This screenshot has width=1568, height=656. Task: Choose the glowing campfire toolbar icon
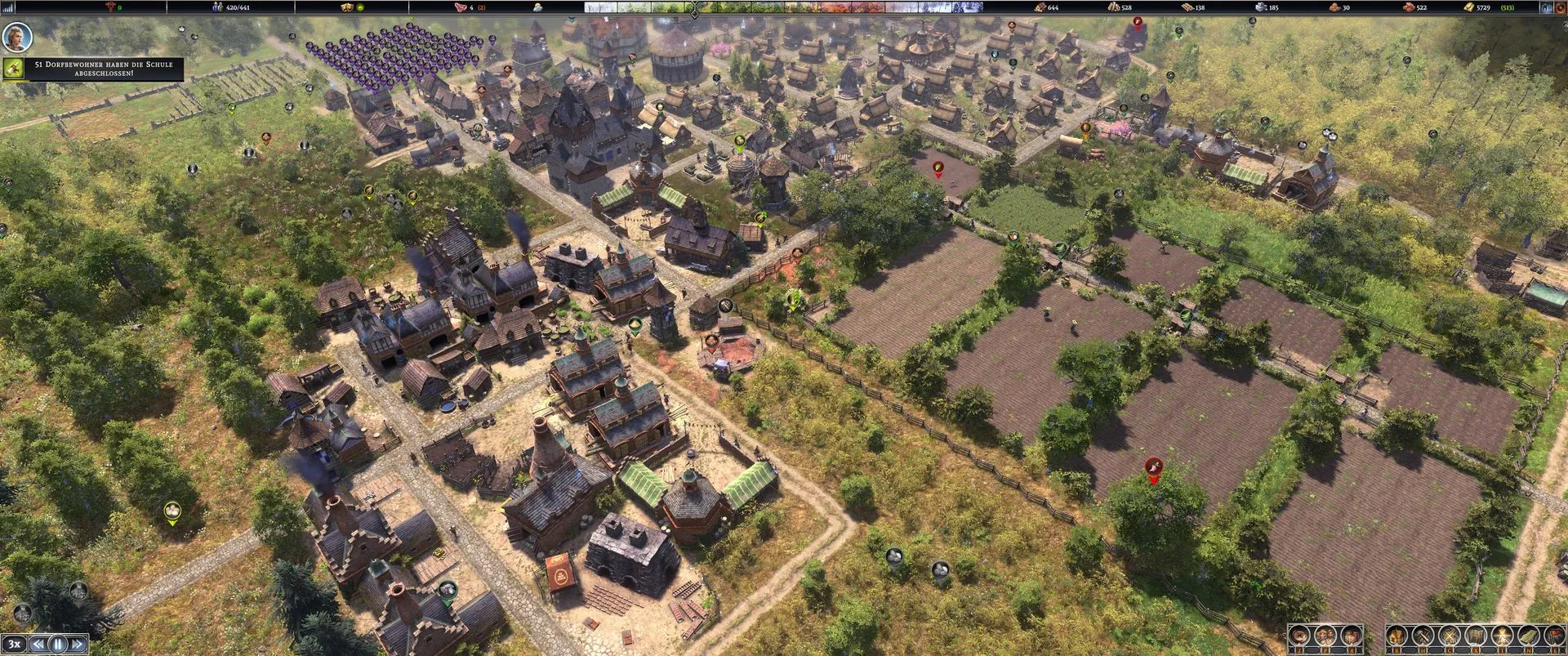click(x=1501, y=636)
